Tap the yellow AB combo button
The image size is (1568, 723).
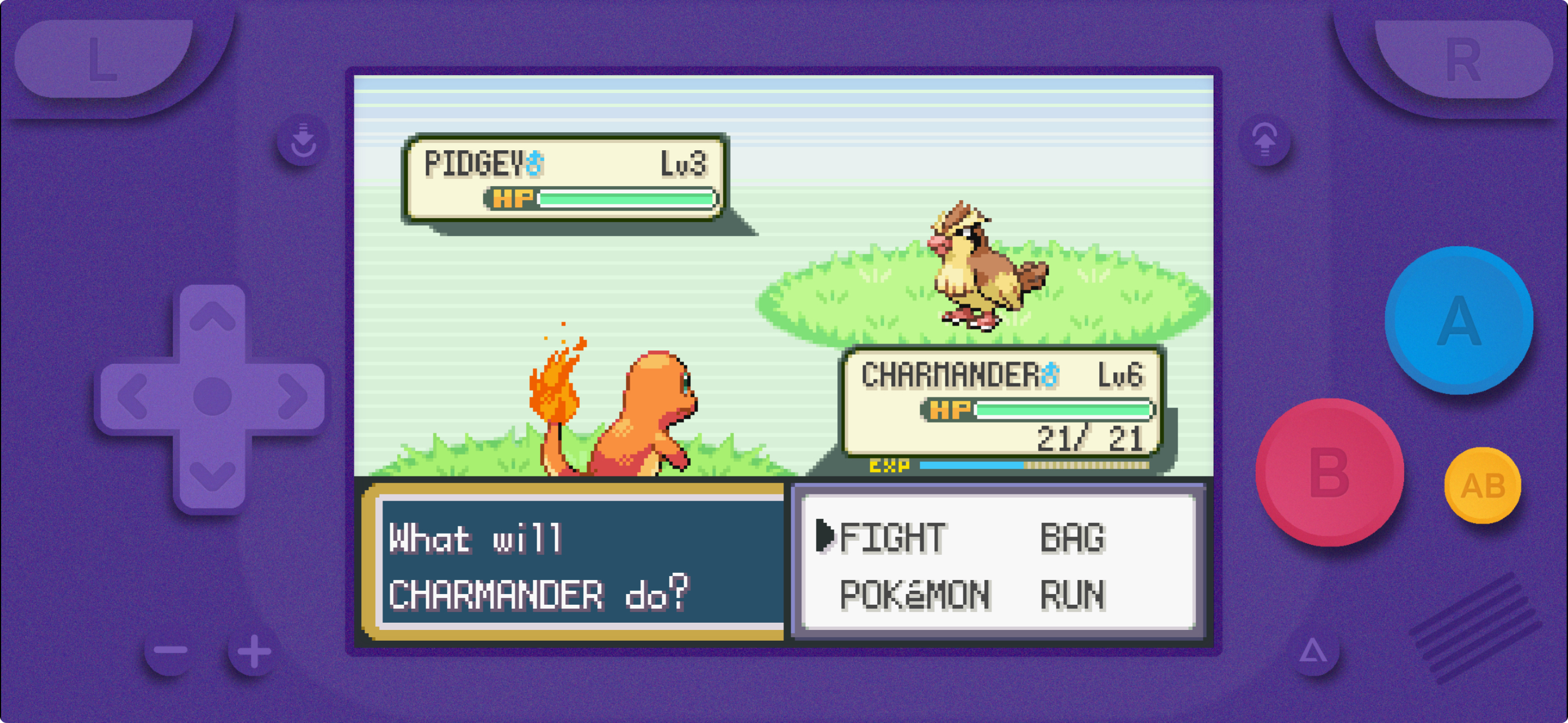point(1483,486)
